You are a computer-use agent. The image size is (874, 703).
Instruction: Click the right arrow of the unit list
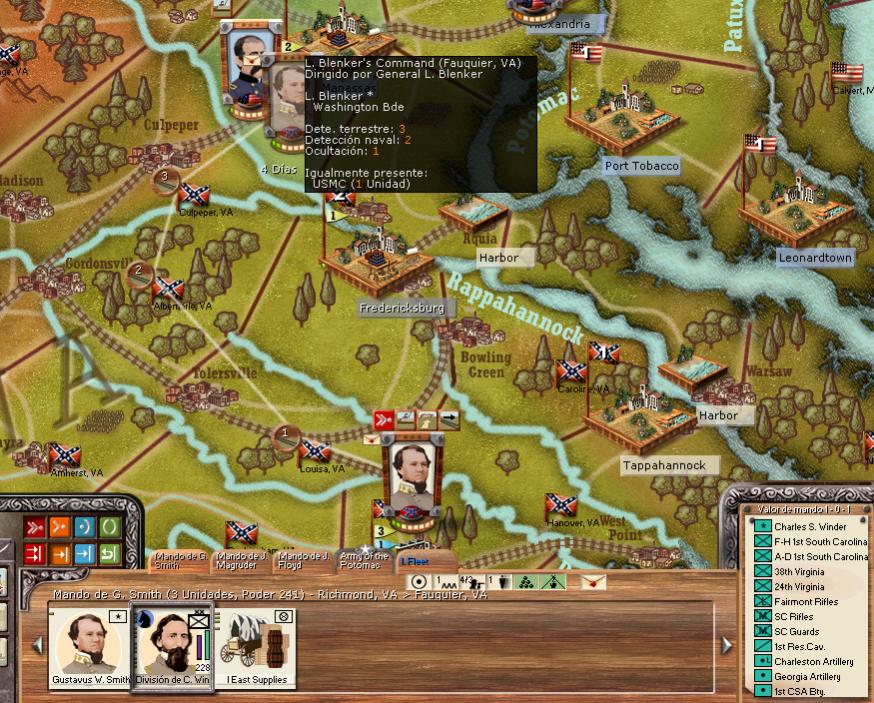point(727,645)
